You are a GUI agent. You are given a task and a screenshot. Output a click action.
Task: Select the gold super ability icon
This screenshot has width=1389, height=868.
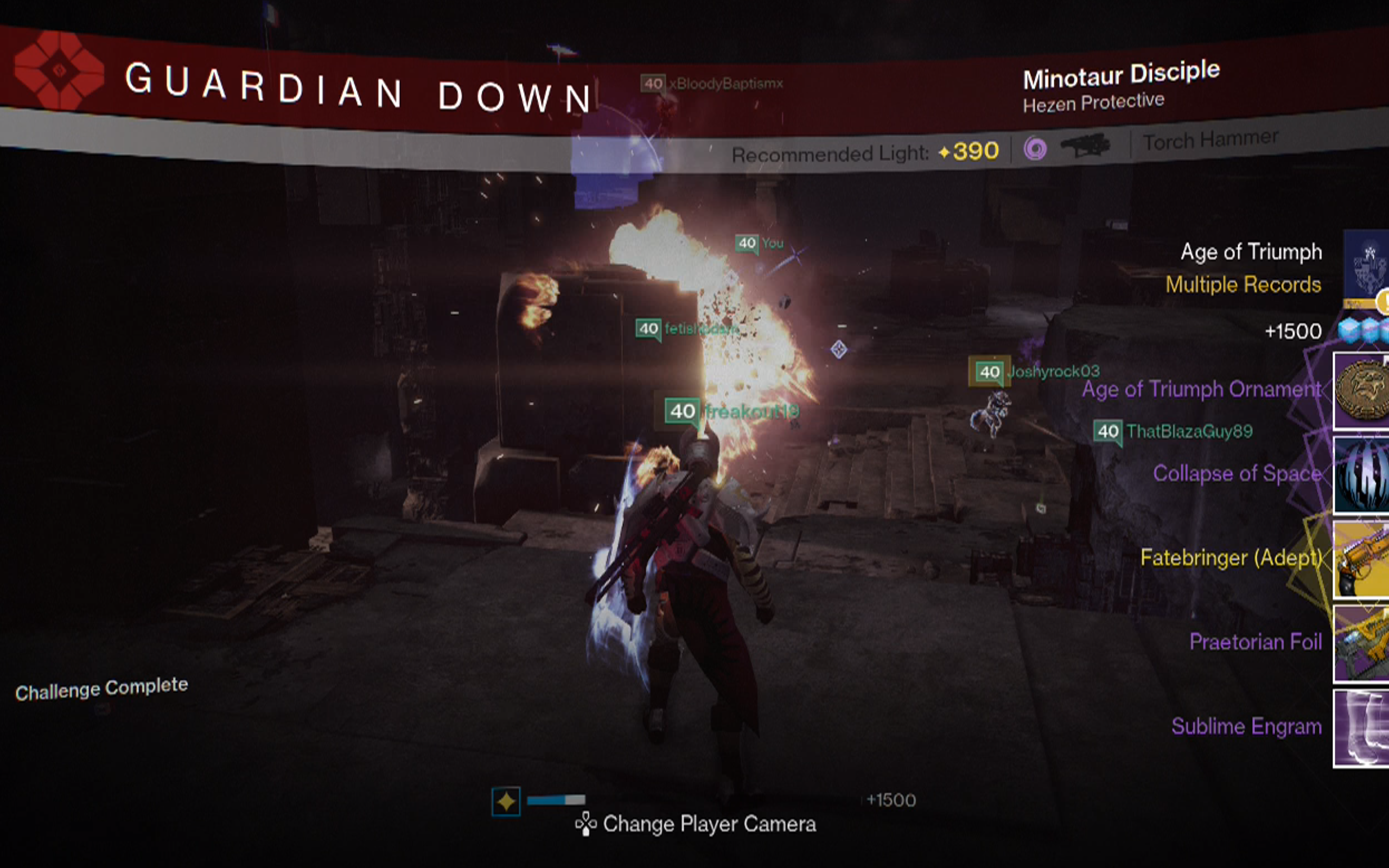(506, 801)
